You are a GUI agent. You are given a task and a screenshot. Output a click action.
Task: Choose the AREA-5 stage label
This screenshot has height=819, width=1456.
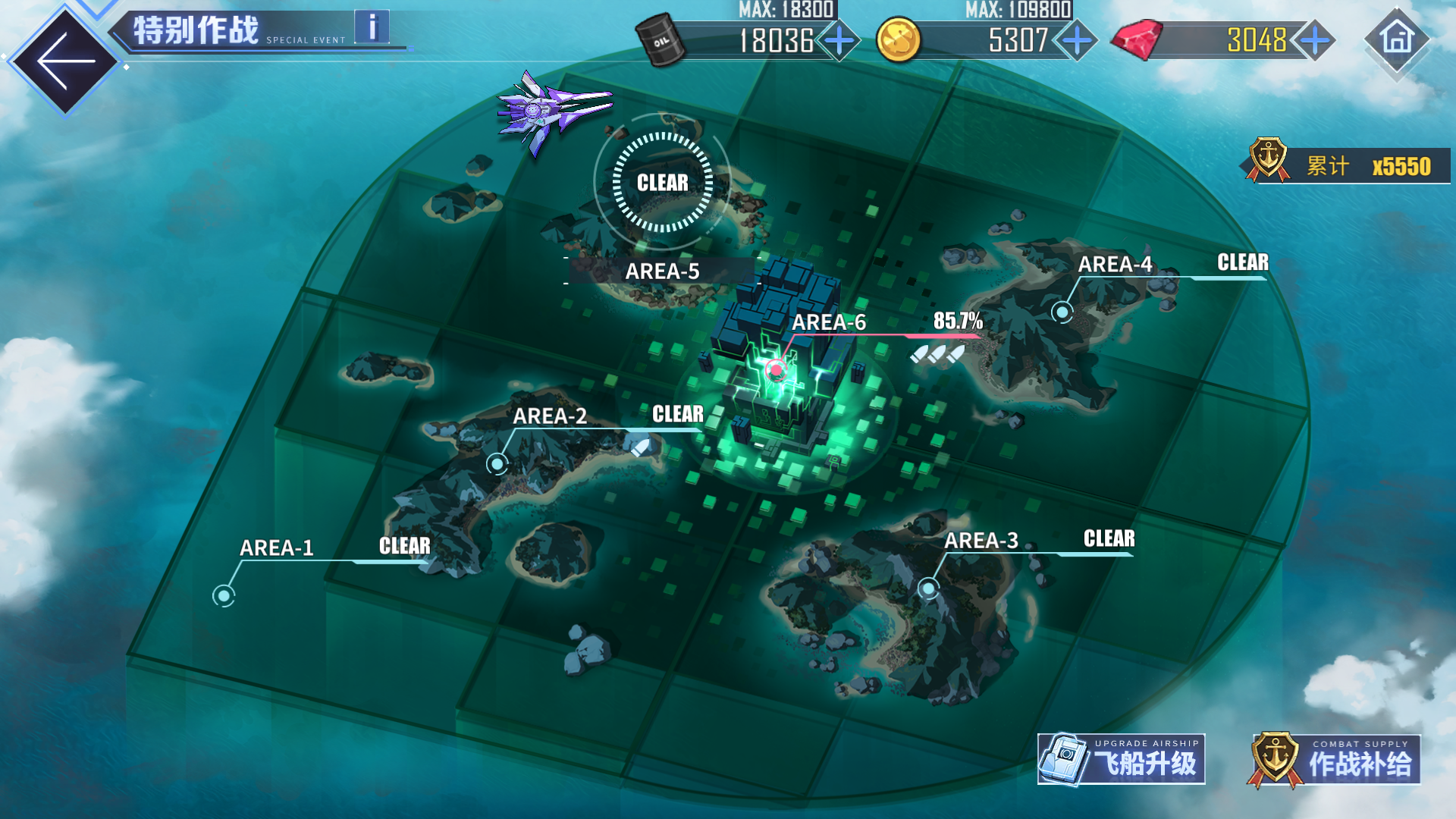(662, 271)
